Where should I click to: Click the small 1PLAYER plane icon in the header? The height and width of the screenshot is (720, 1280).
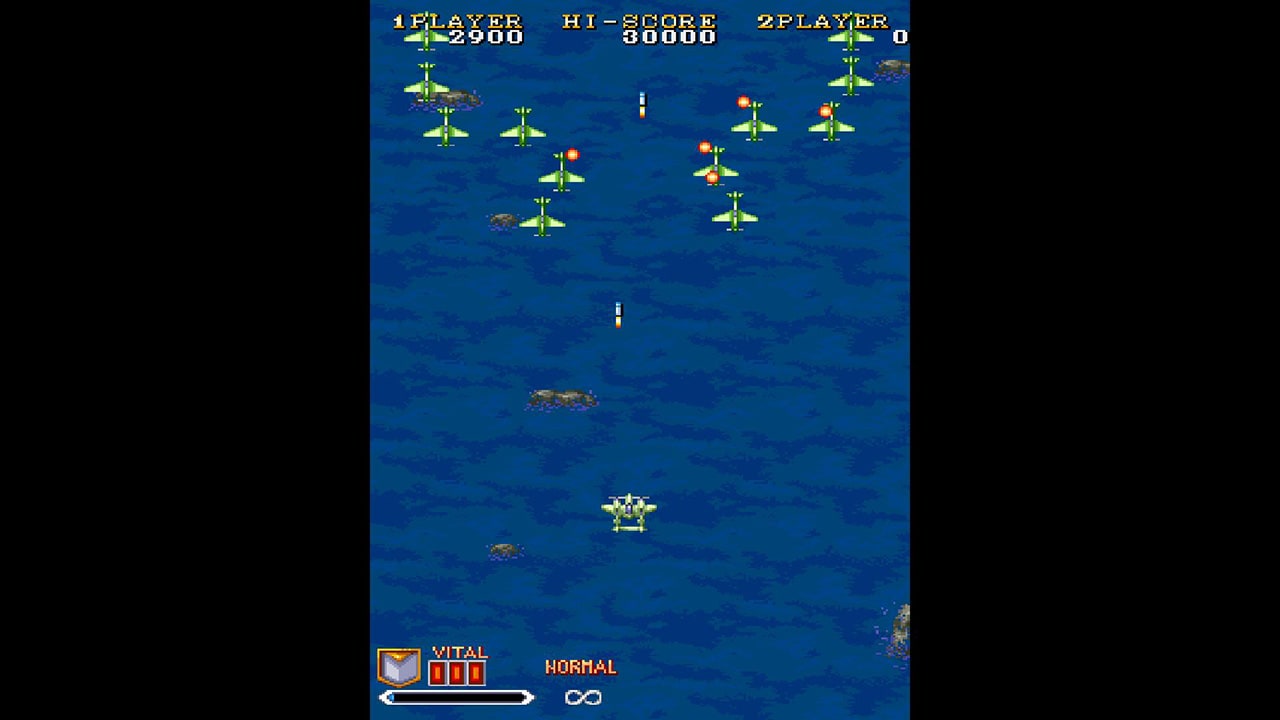427,36
